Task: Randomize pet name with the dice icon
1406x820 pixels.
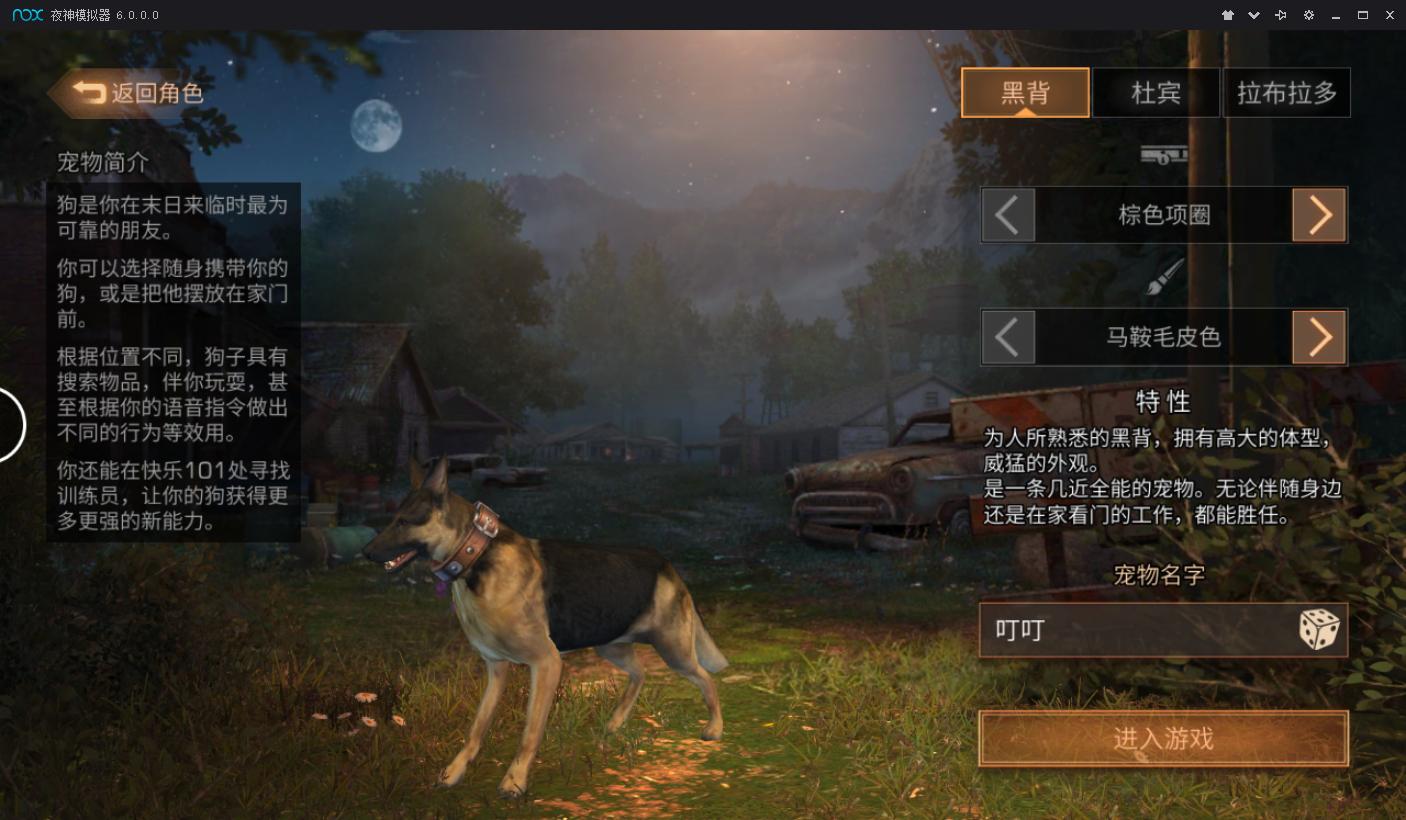Action: click(x=1322, y=629)
